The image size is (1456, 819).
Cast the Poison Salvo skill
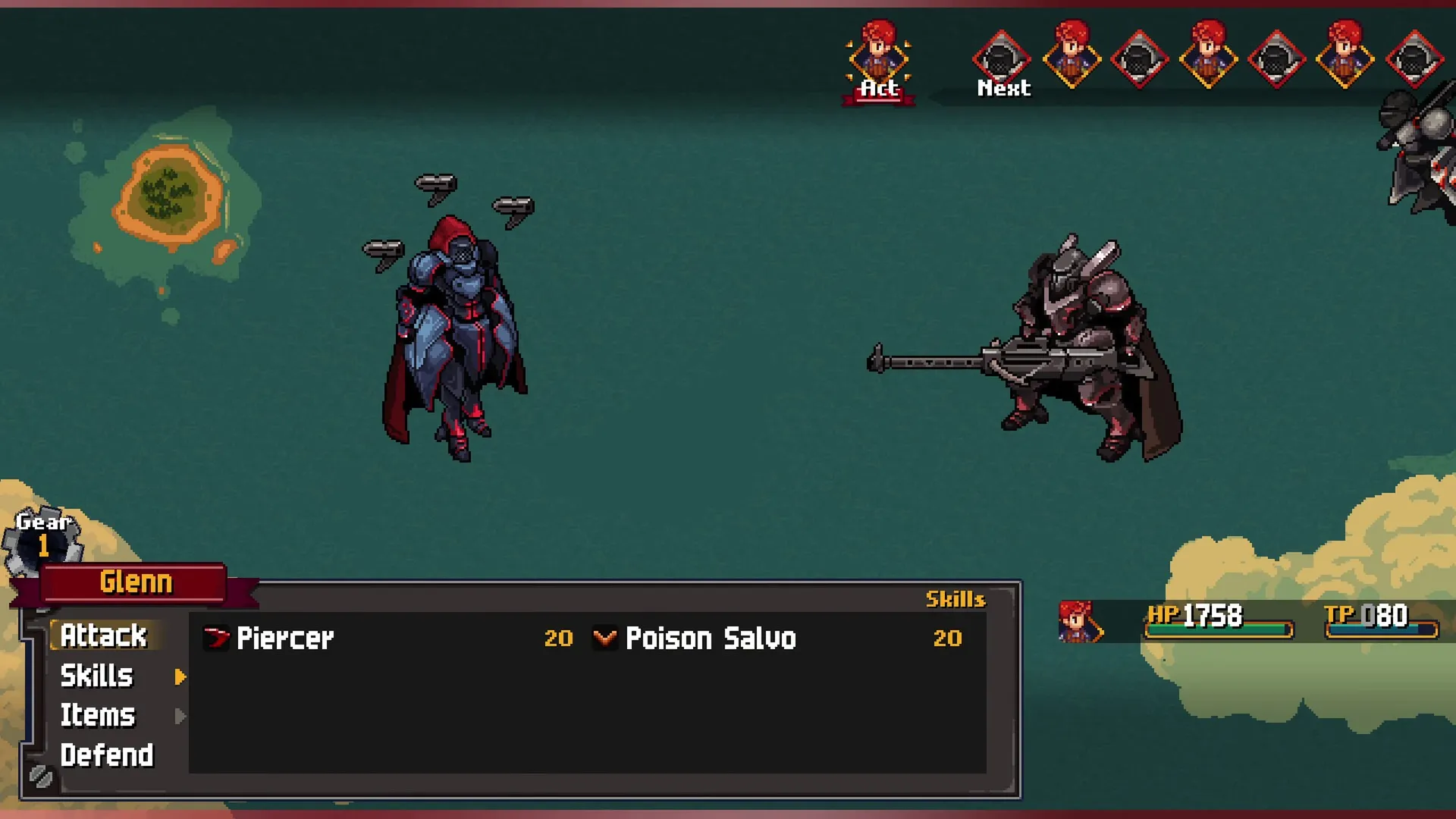click(711, 639)
